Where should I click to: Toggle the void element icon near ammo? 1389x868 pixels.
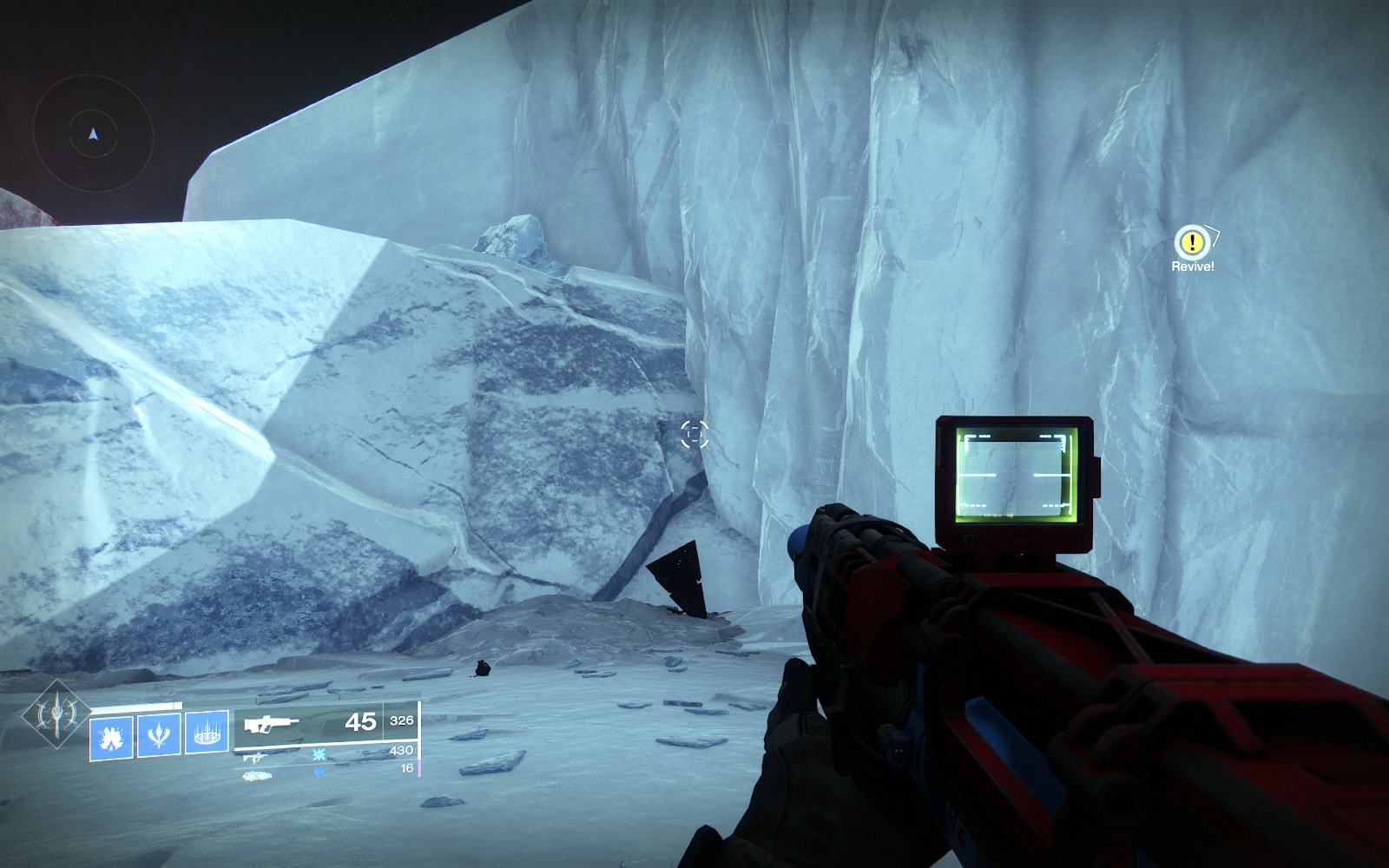[x=319, y=772]
